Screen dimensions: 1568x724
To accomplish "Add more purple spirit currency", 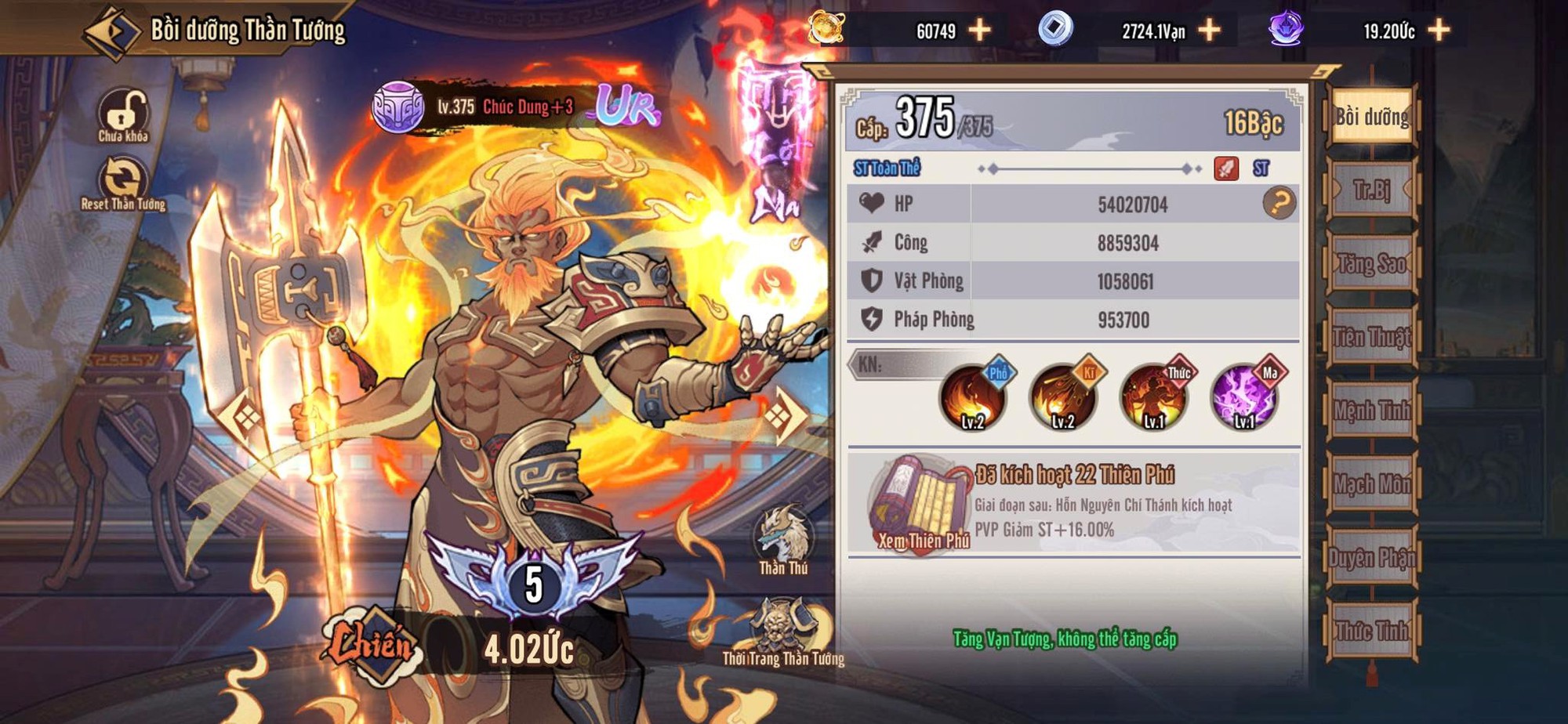I will click(x=1439, y=31).
